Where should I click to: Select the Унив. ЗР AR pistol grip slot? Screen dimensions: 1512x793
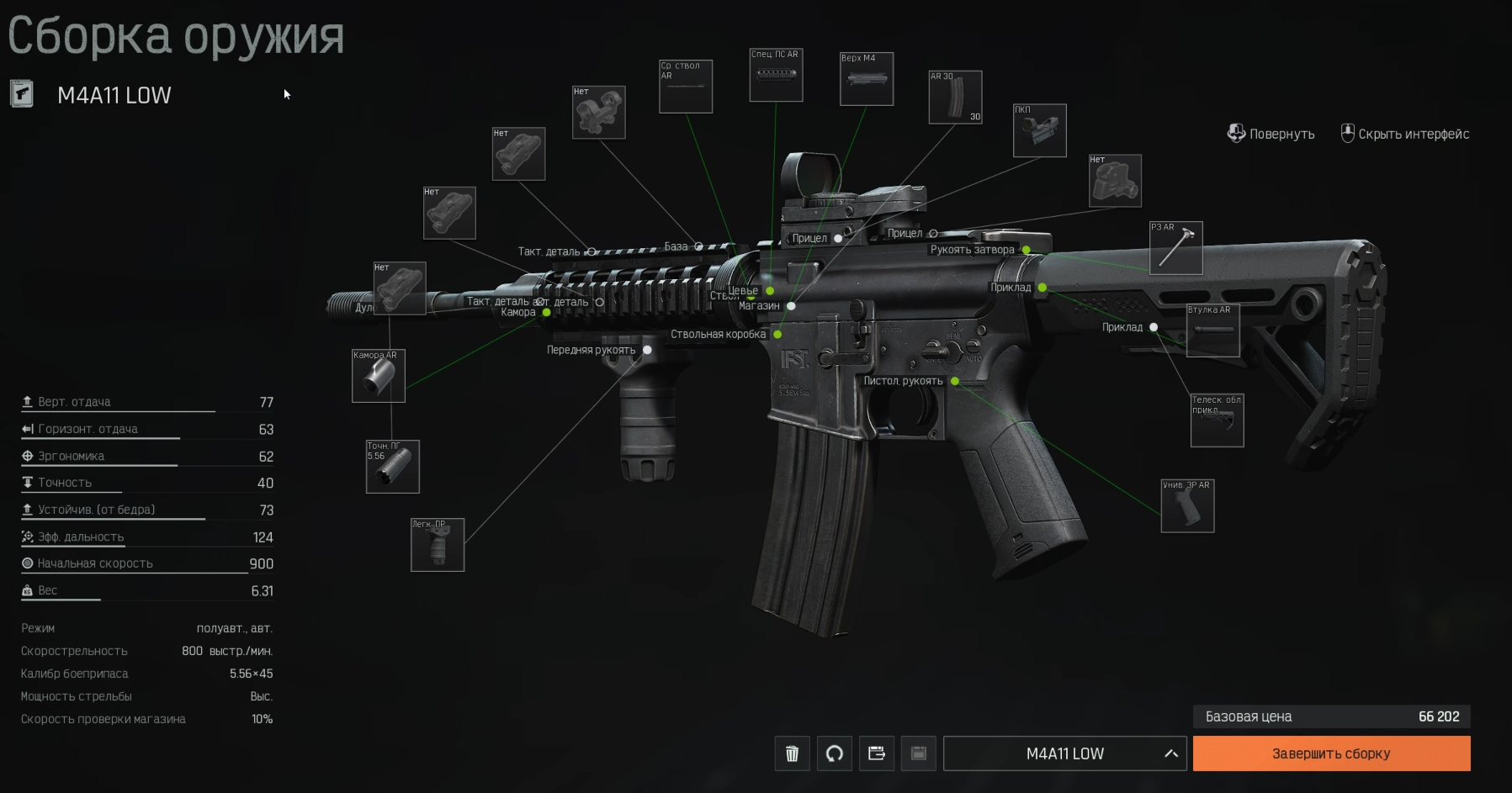point(1187,506)
